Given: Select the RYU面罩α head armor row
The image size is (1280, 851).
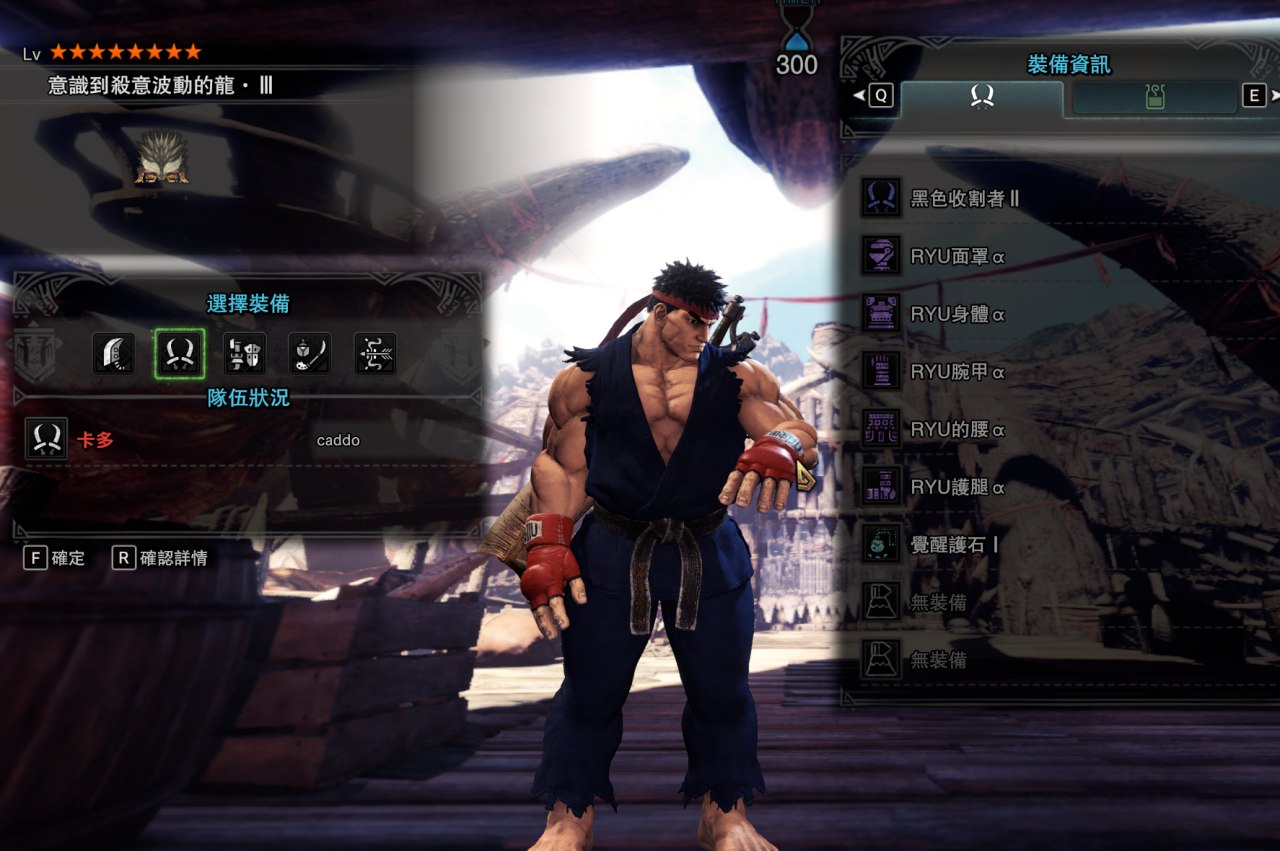Looking at the screenshot, I should pyautogui.click(x=1060, y=256).
